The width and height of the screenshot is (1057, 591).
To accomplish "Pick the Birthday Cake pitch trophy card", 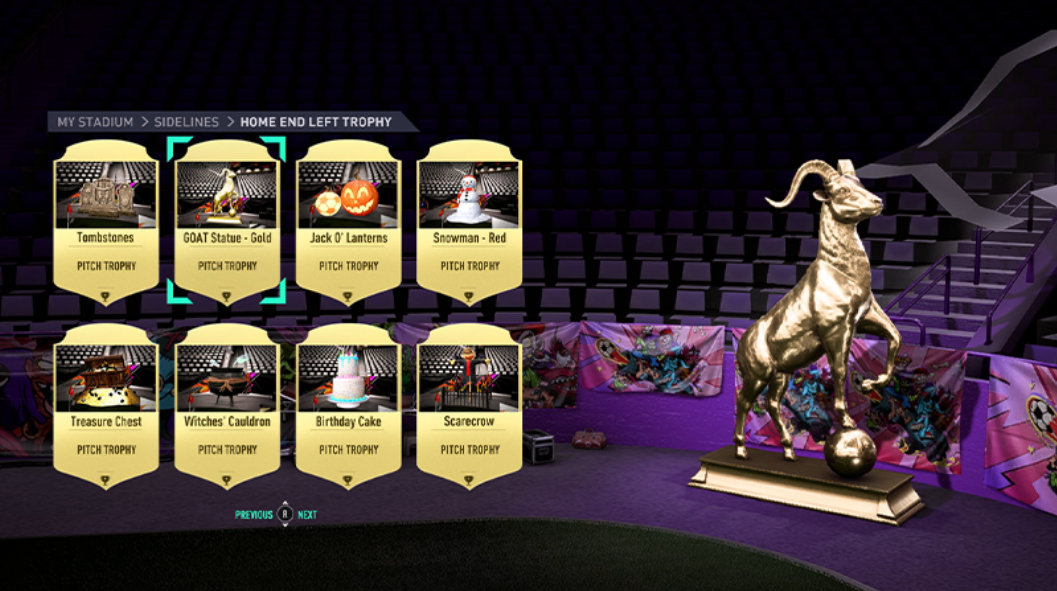I will click(x=348, y=405).
